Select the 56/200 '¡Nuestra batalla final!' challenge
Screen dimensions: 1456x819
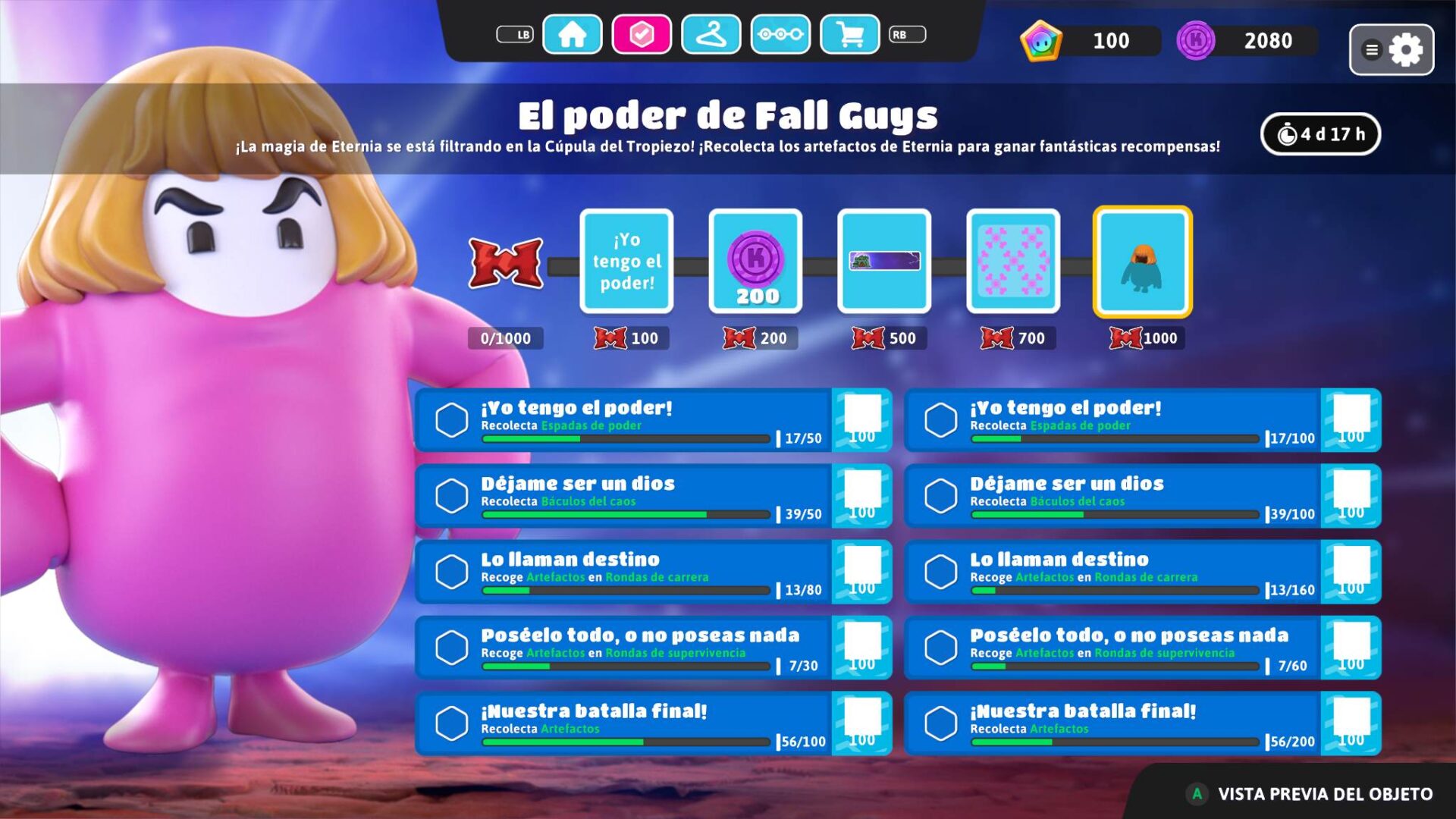tap(1141, 723)
